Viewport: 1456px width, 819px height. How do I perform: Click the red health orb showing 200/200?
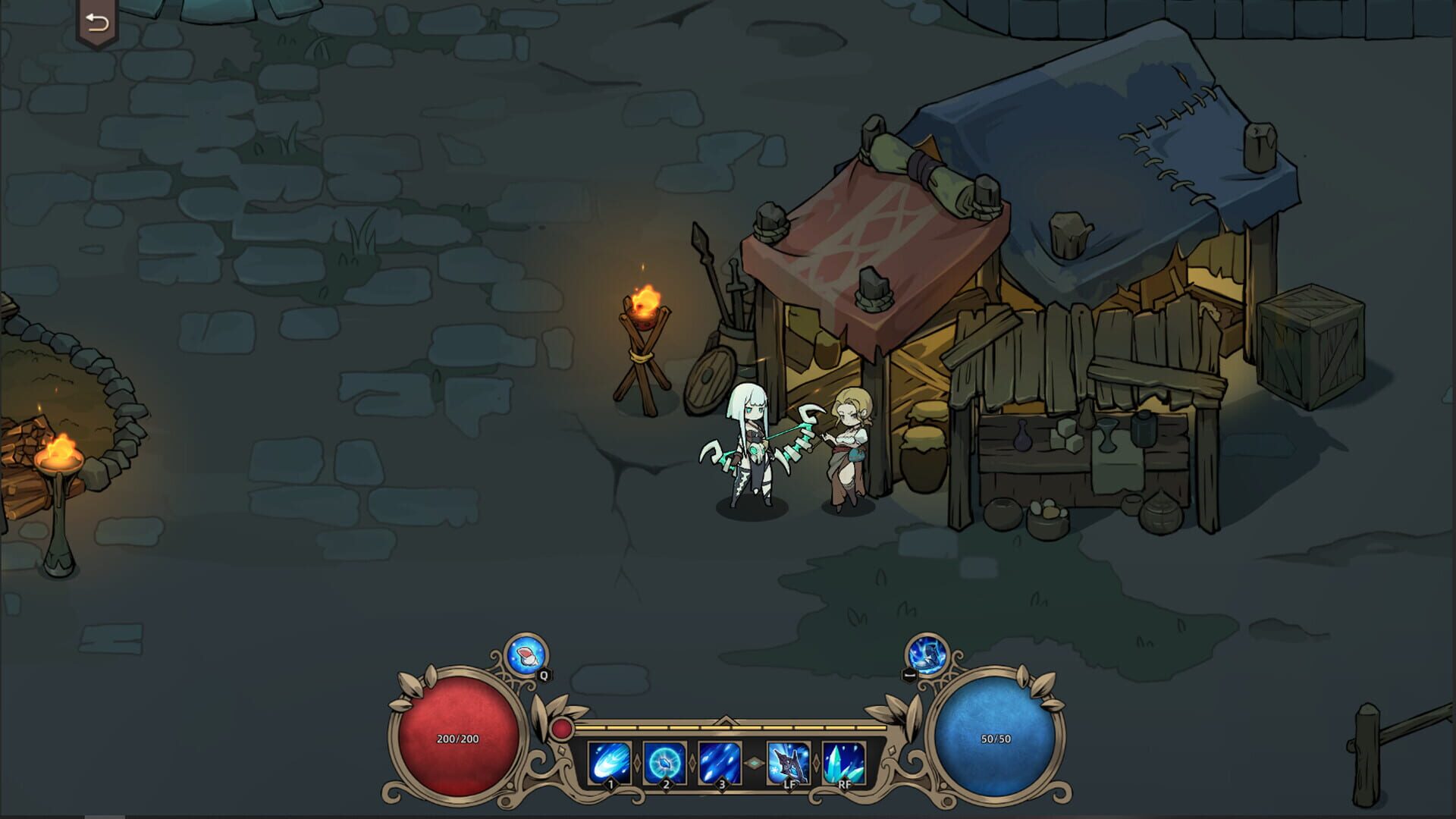[x=456, y=737]
